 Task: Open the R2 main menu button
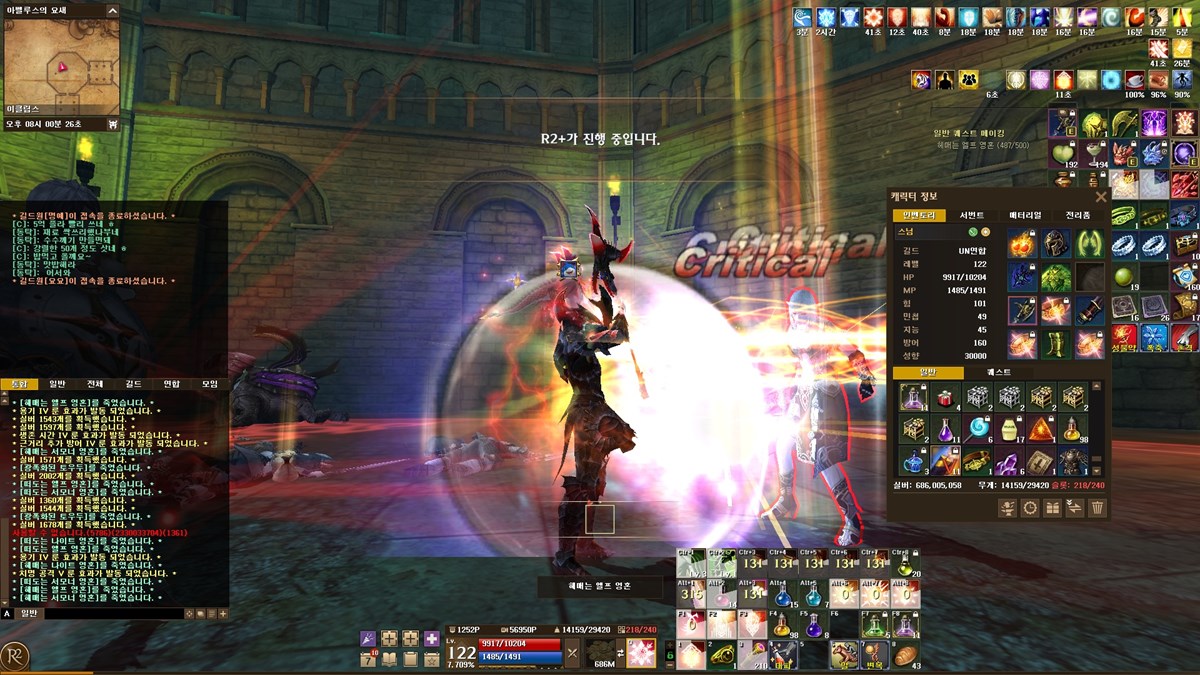pyautogui.click(x=15, y=655)
